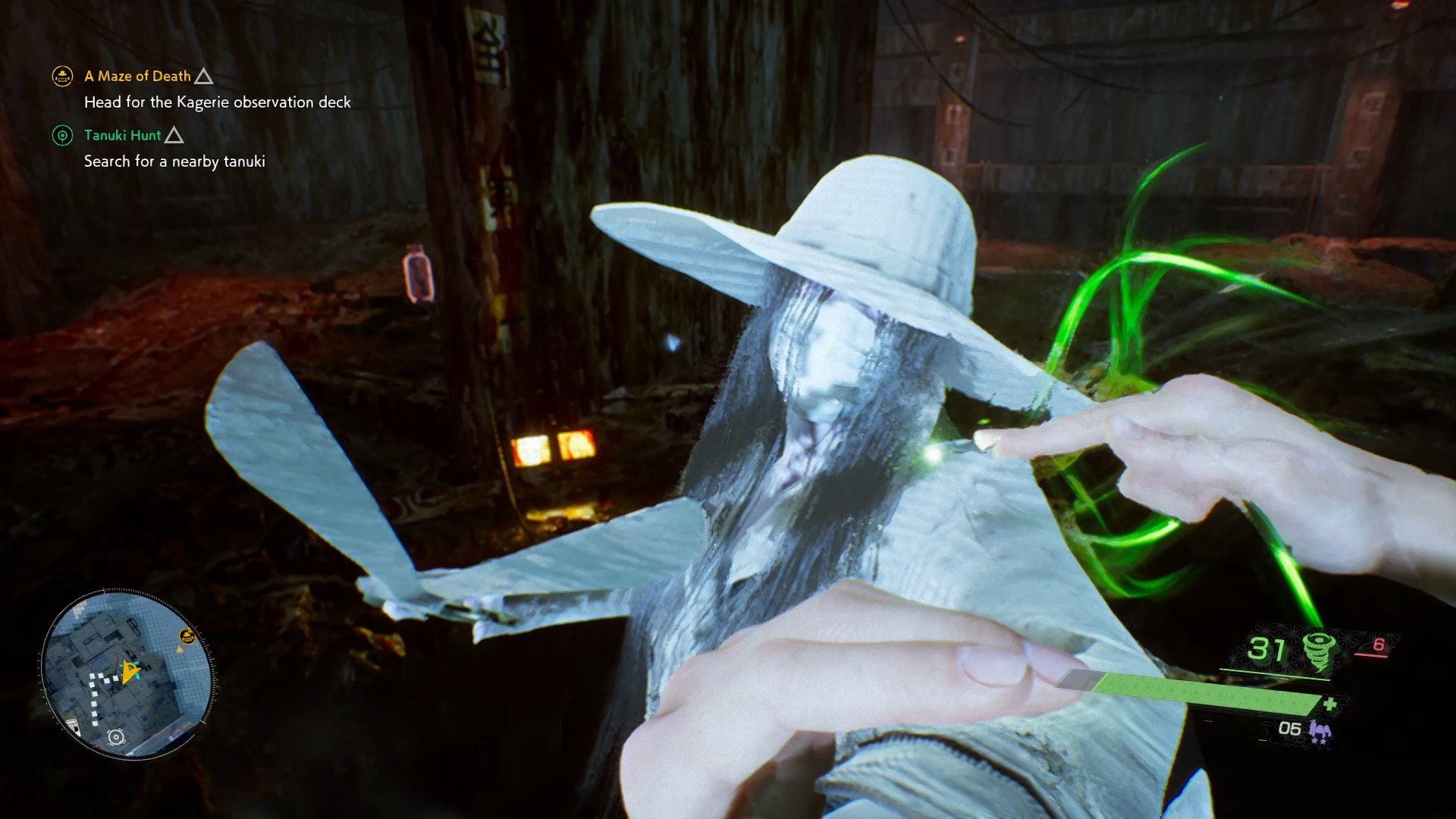Click the main quest icon beside A Maze of Death

(x=62, y=76)
